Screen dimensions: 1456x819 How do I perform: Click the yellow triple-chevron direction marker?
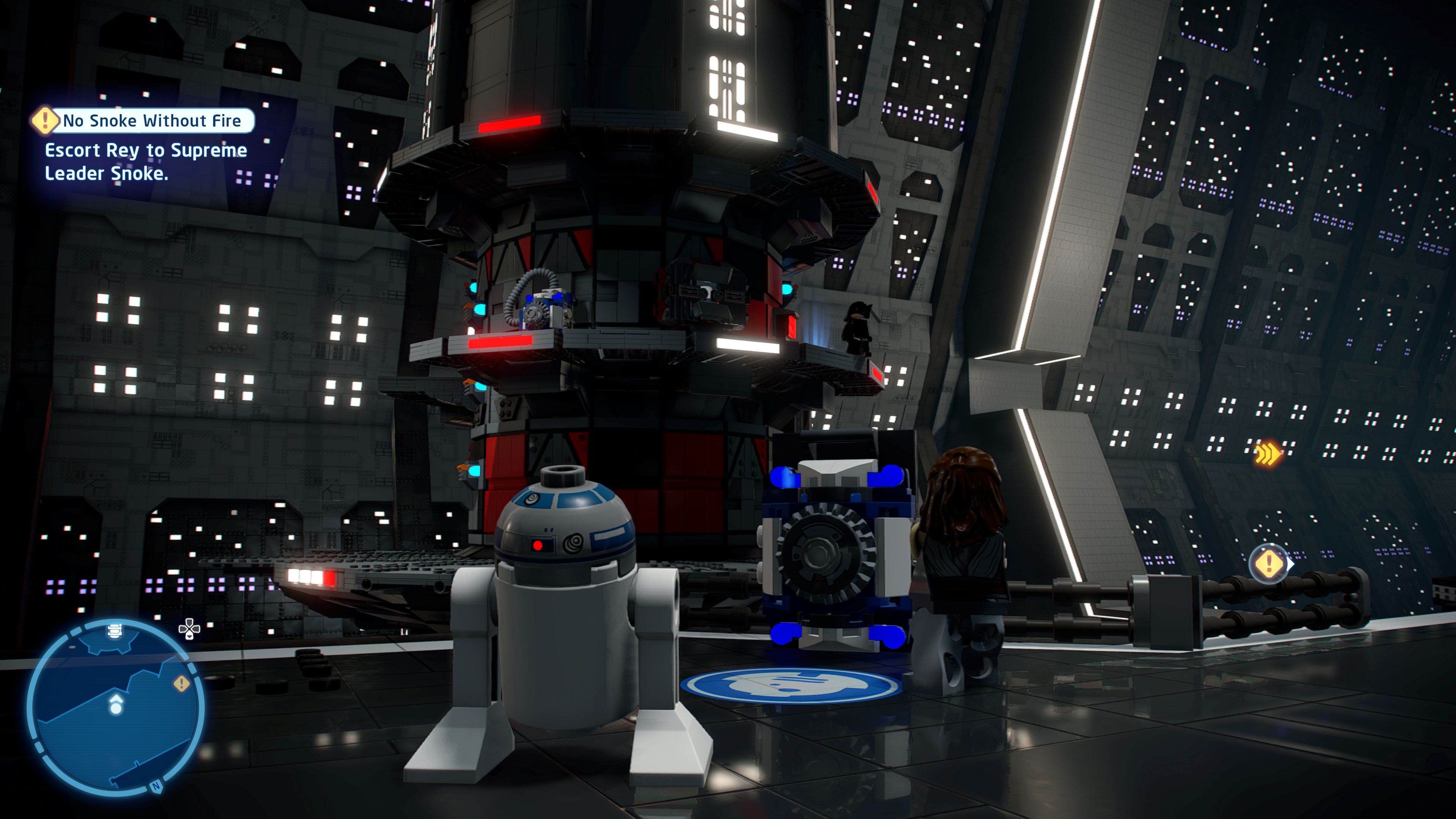click(1267, 453)
